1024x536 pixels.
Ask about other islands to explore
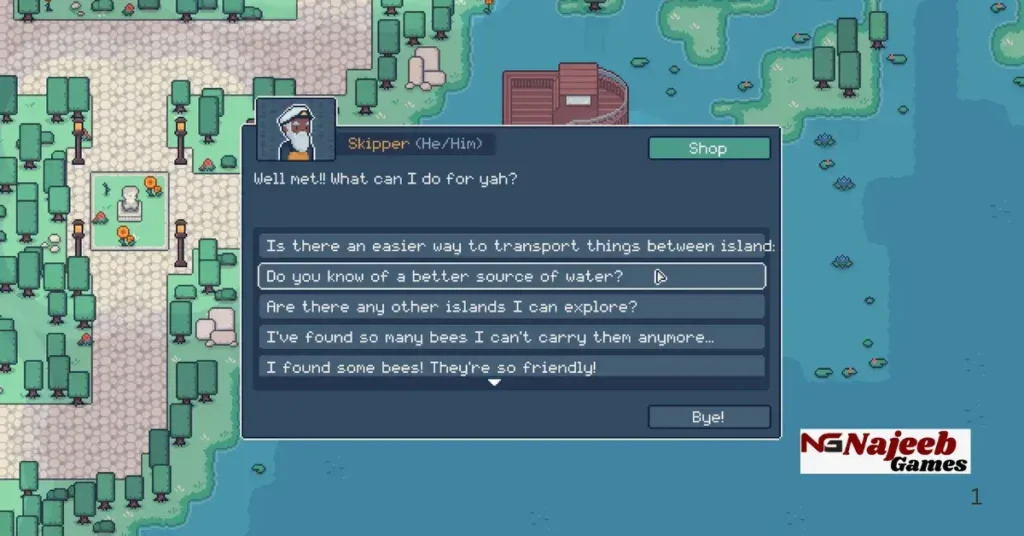point(512,307)
